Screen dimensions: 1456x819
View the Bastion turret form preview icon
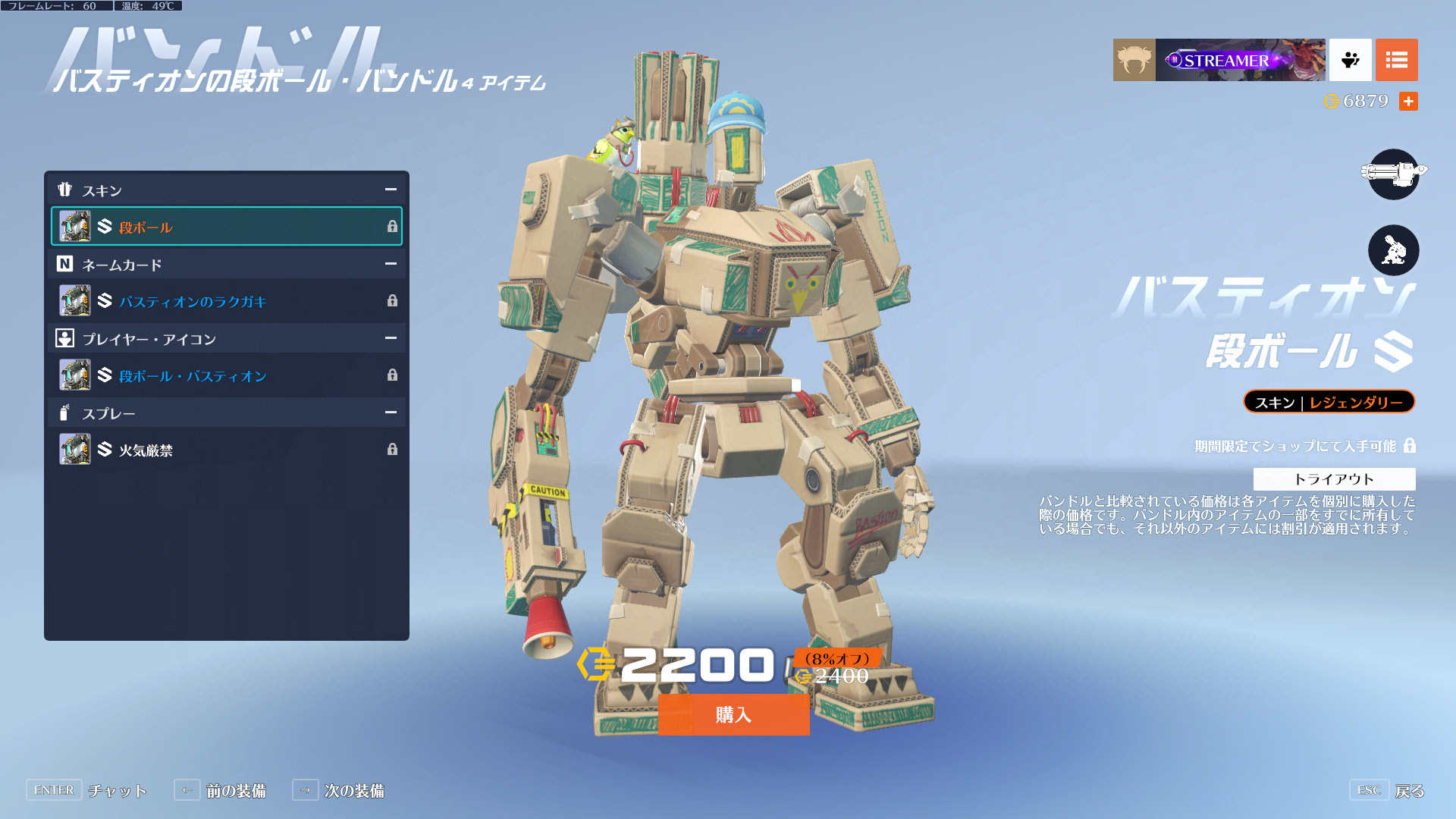point(1393,250)
